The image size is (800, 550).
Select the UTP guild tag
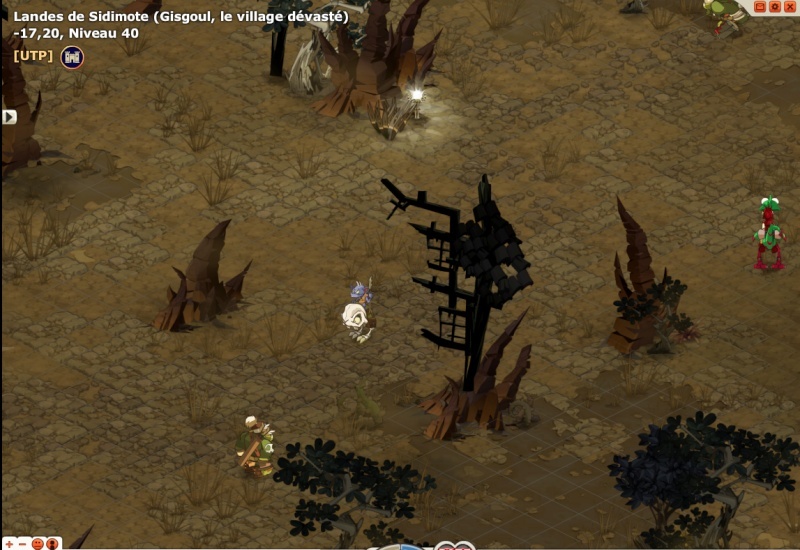[33, 56]
